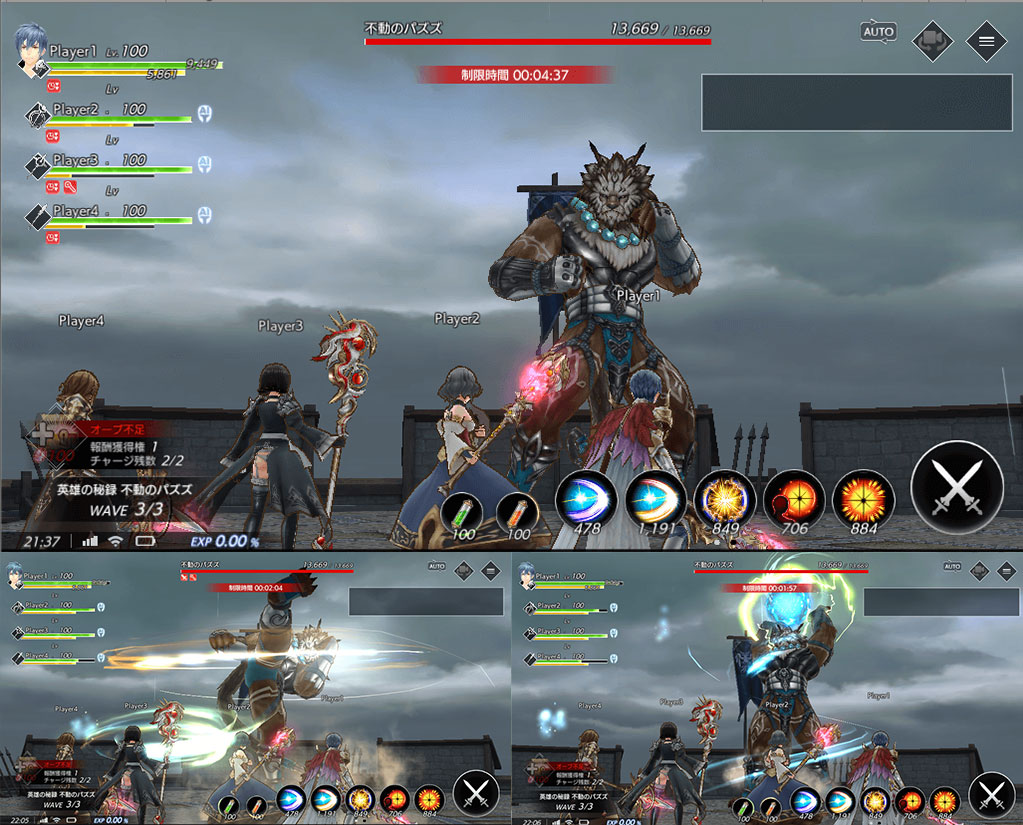
Task: Use the green potion in the large screenshot
Action: click(462, 514)
